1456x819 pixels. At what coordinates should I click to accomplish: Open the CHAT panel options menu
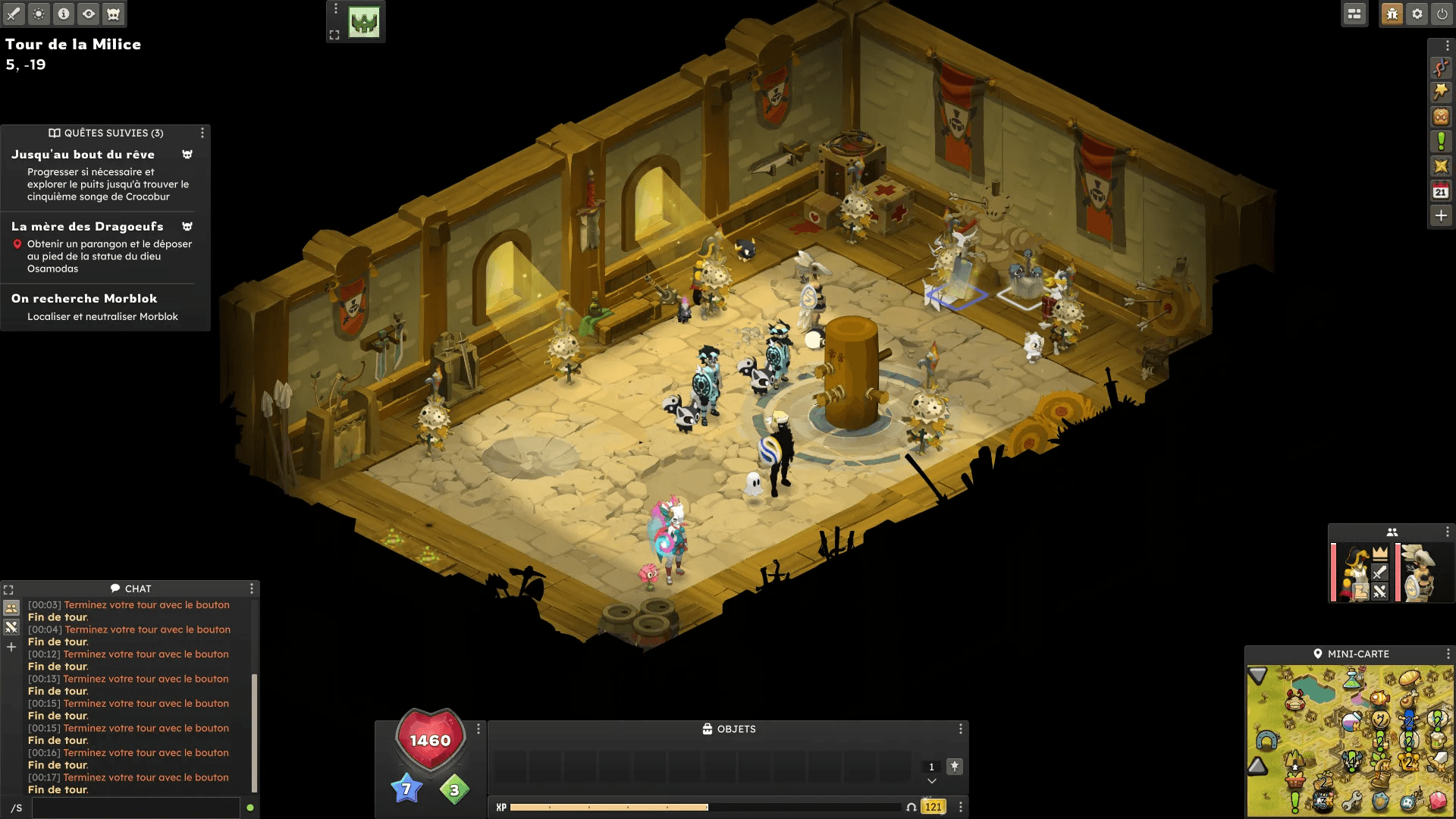coord(252,588)
